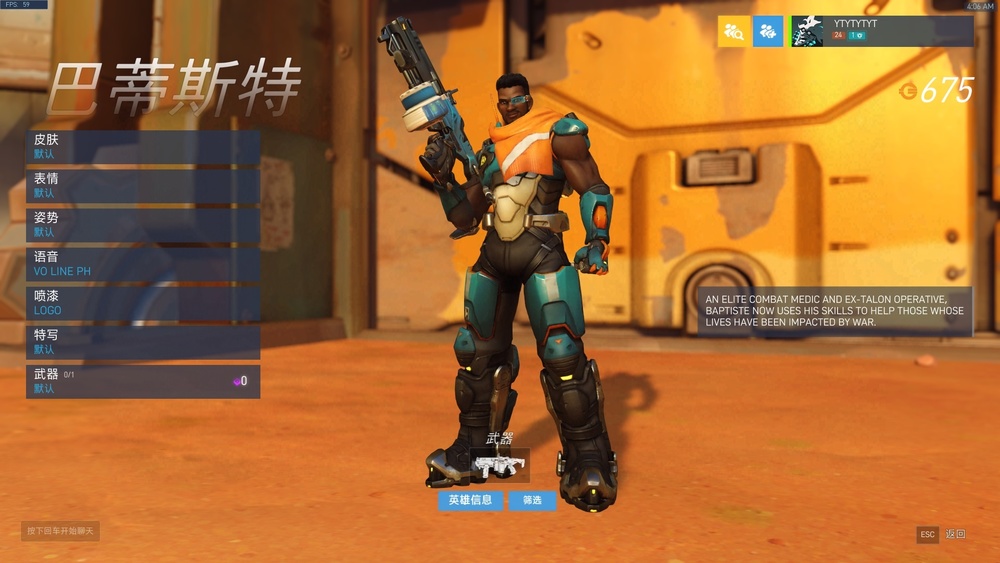Show the 喷漆 (Sprays) category
The height and width of the screenshot is (563, 1000).
pyautogui.click(x=143, y=303)
